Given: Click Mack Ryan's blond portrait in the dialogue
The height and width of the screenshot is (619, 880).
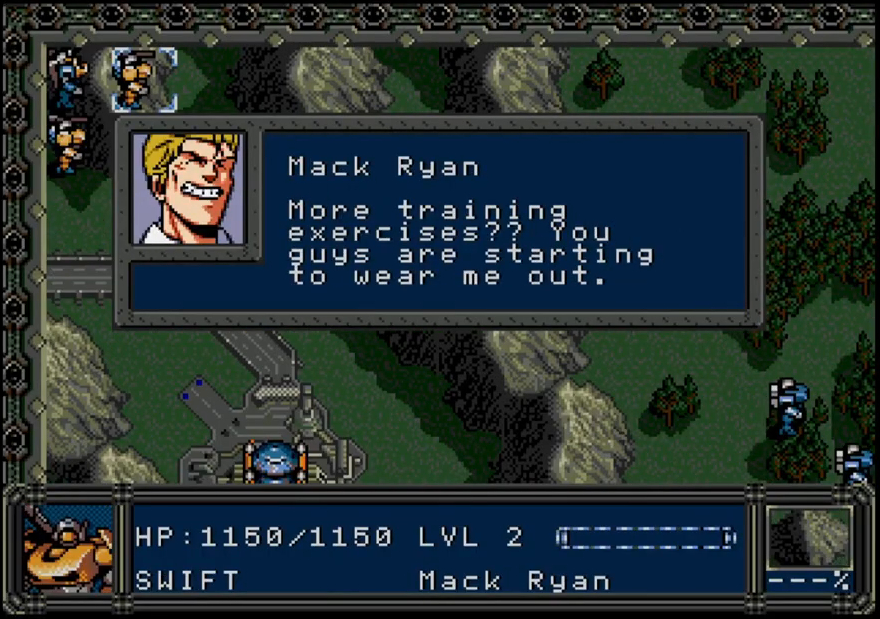Looking at the screenshot, I should point(188,188).
